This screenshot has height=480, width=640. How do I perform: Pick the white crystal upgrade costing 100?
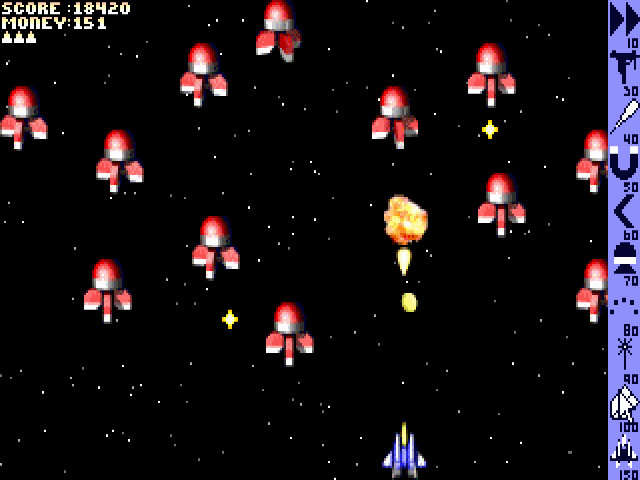pyautogui.click(x=624, y=401)
